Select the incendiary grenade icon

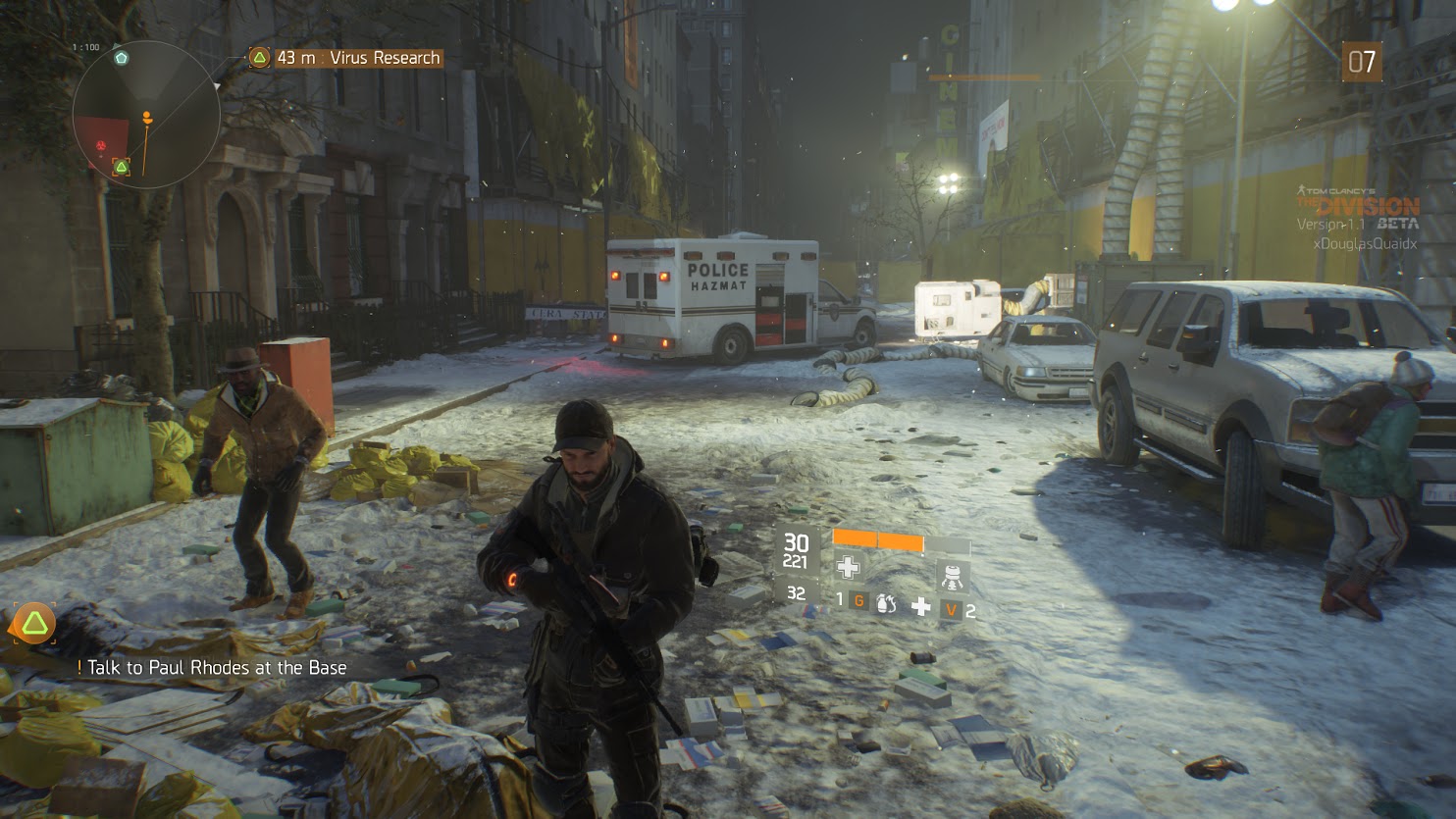886,604
